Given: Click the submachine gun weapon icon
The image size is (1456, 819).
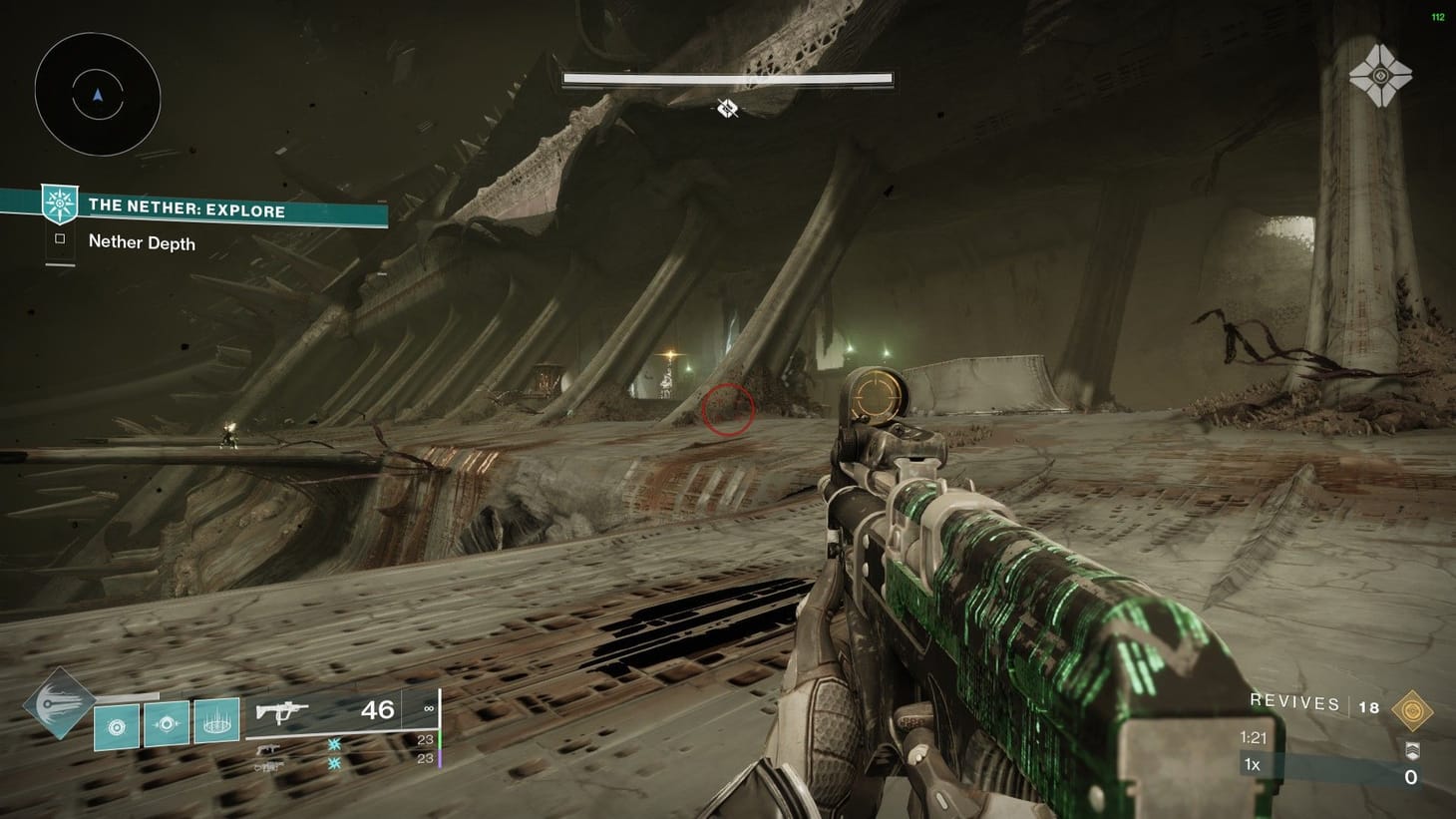Looking at the screenshot, I should click(x=284, y=710).
